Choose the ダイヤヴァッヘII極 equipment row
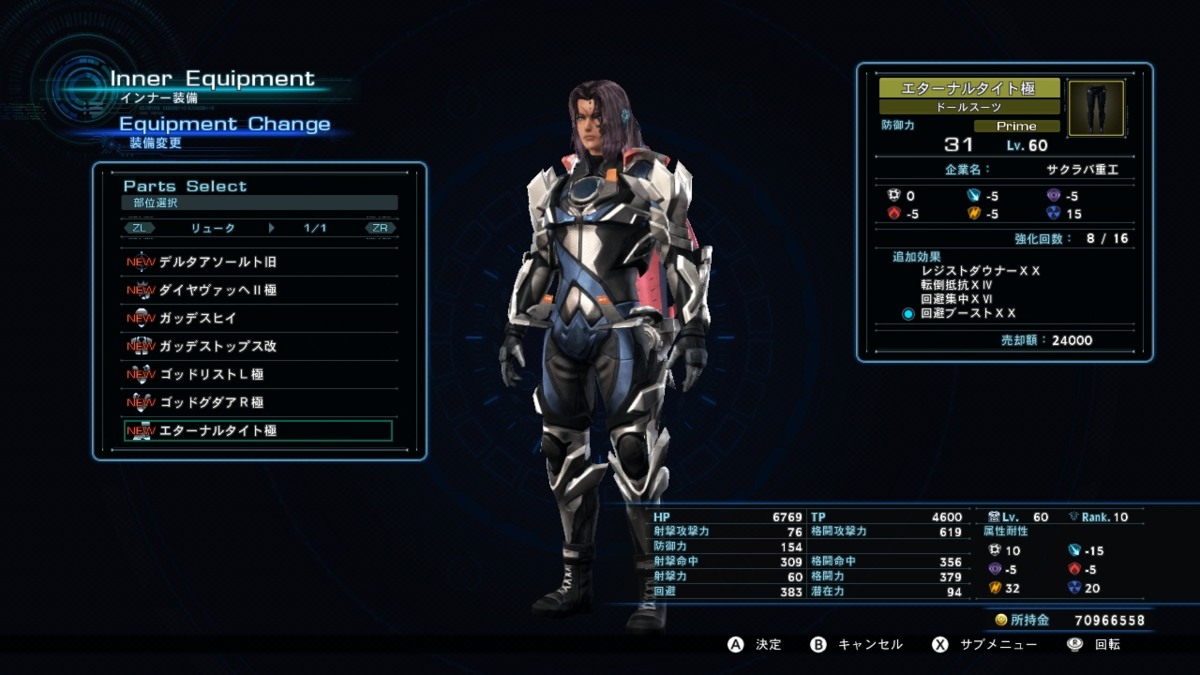Viewport: 1200px width, 675px height. pos(258,290)
